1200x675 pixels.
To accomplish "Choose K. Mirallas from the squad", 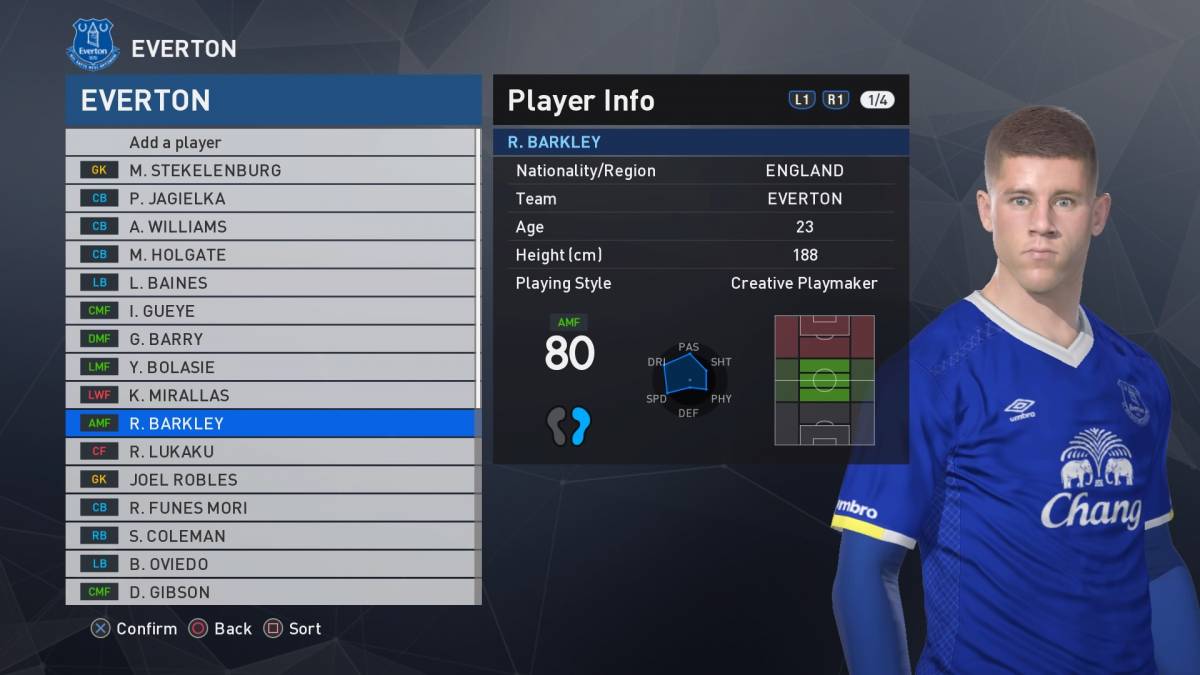I will (x=272, y=395).
